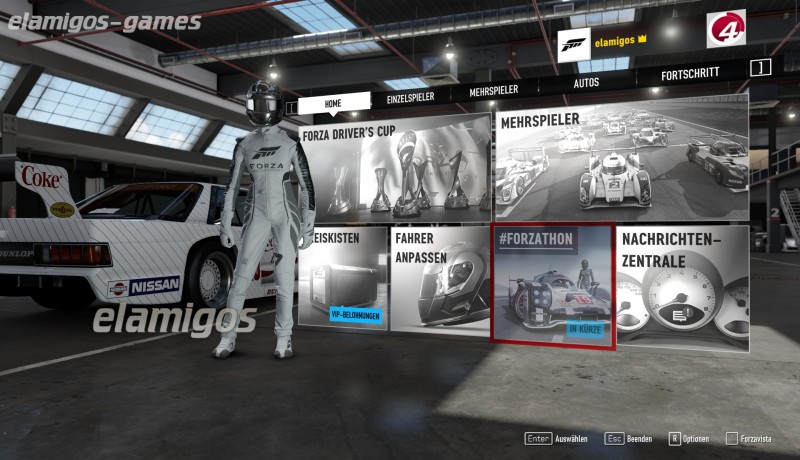Open the Fortschritt tab
800x460 pixels.
tap(690, 74)
